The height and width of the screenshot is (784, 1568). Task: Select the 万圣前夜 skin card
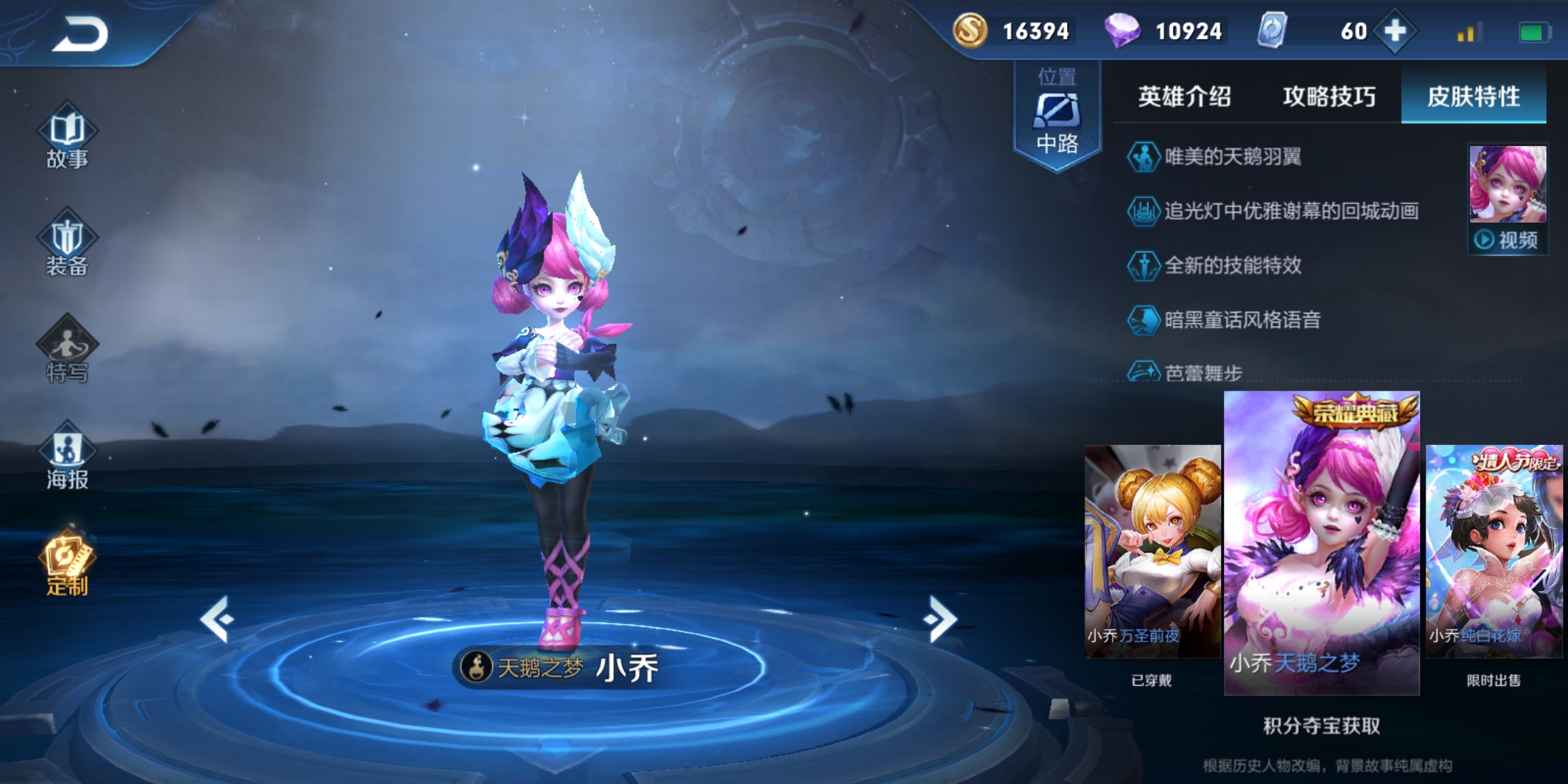point(1151,552)
